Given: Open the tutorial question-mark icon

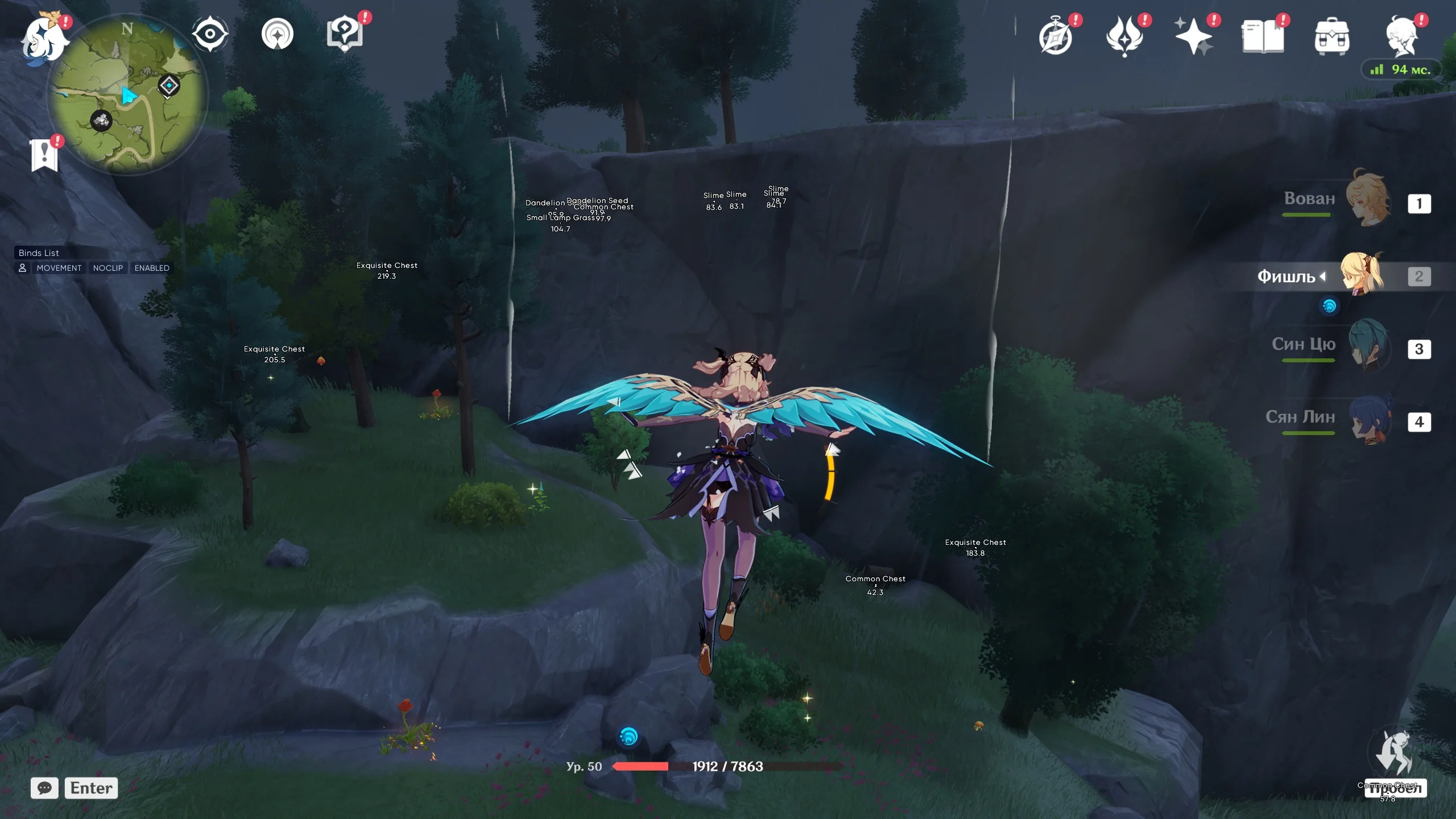Looking at the screenshot, I should (x=345, y=34).
